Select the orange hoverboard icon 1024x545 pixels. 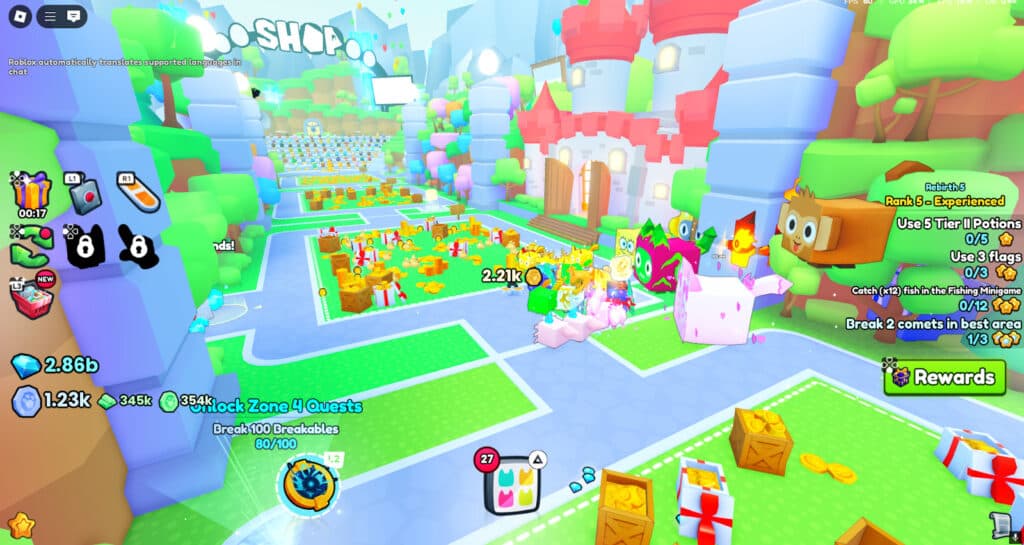coord(138,192)
